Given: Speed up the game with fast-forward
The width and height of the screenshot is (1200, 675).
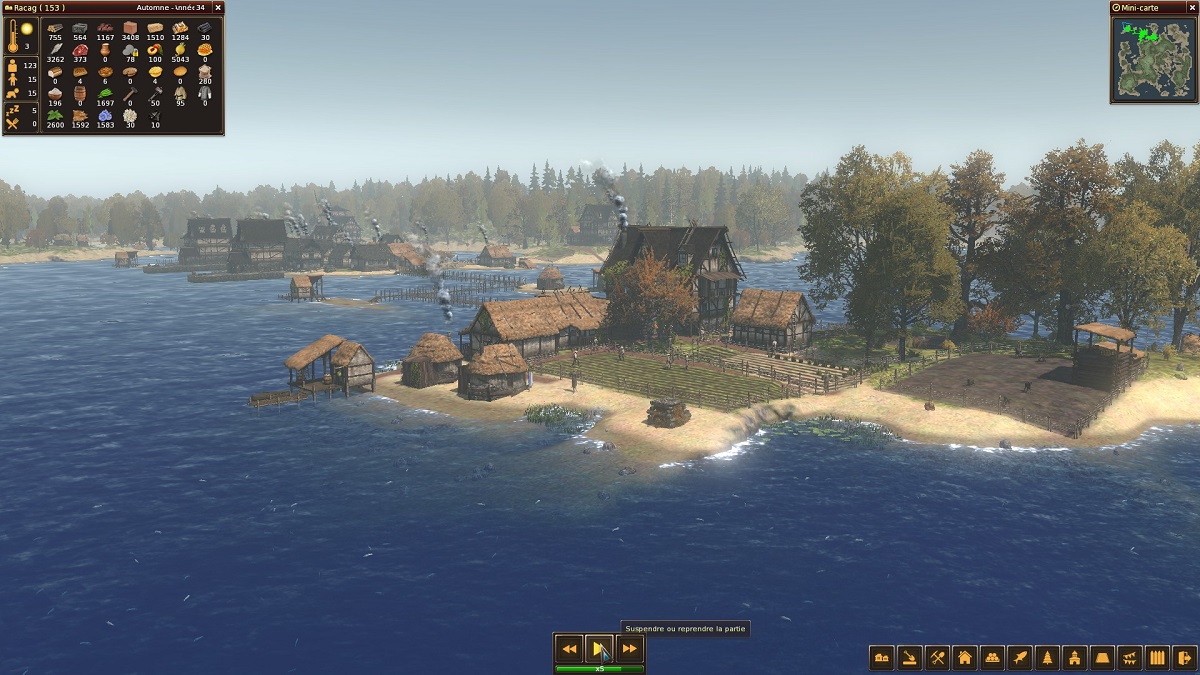Looking at the screenshot, I should pos(630,649).
